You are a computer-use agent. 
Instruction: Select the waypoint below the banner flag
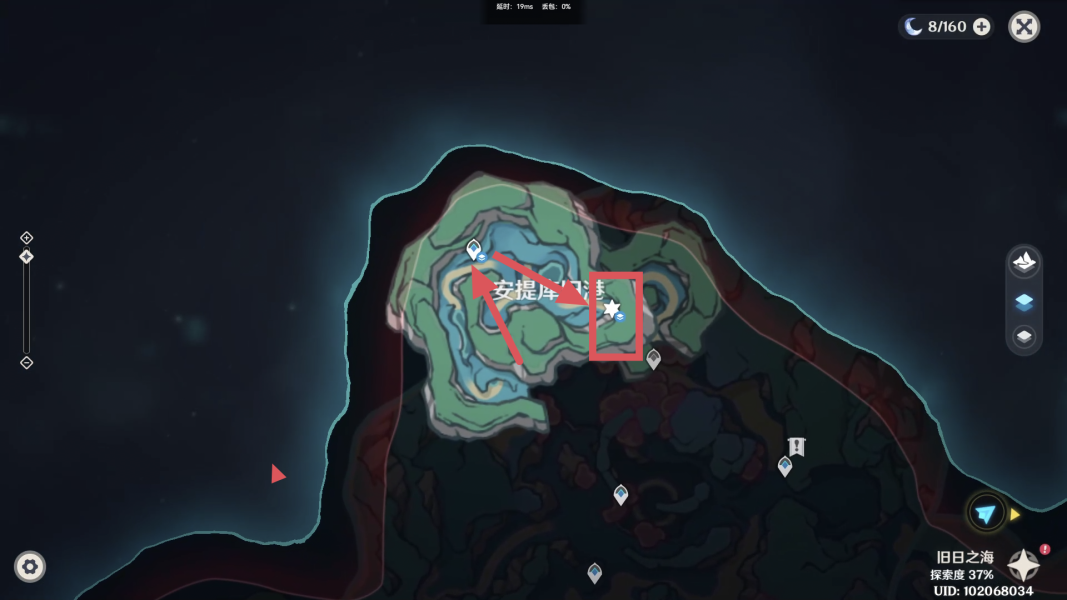tap(785, 465)
